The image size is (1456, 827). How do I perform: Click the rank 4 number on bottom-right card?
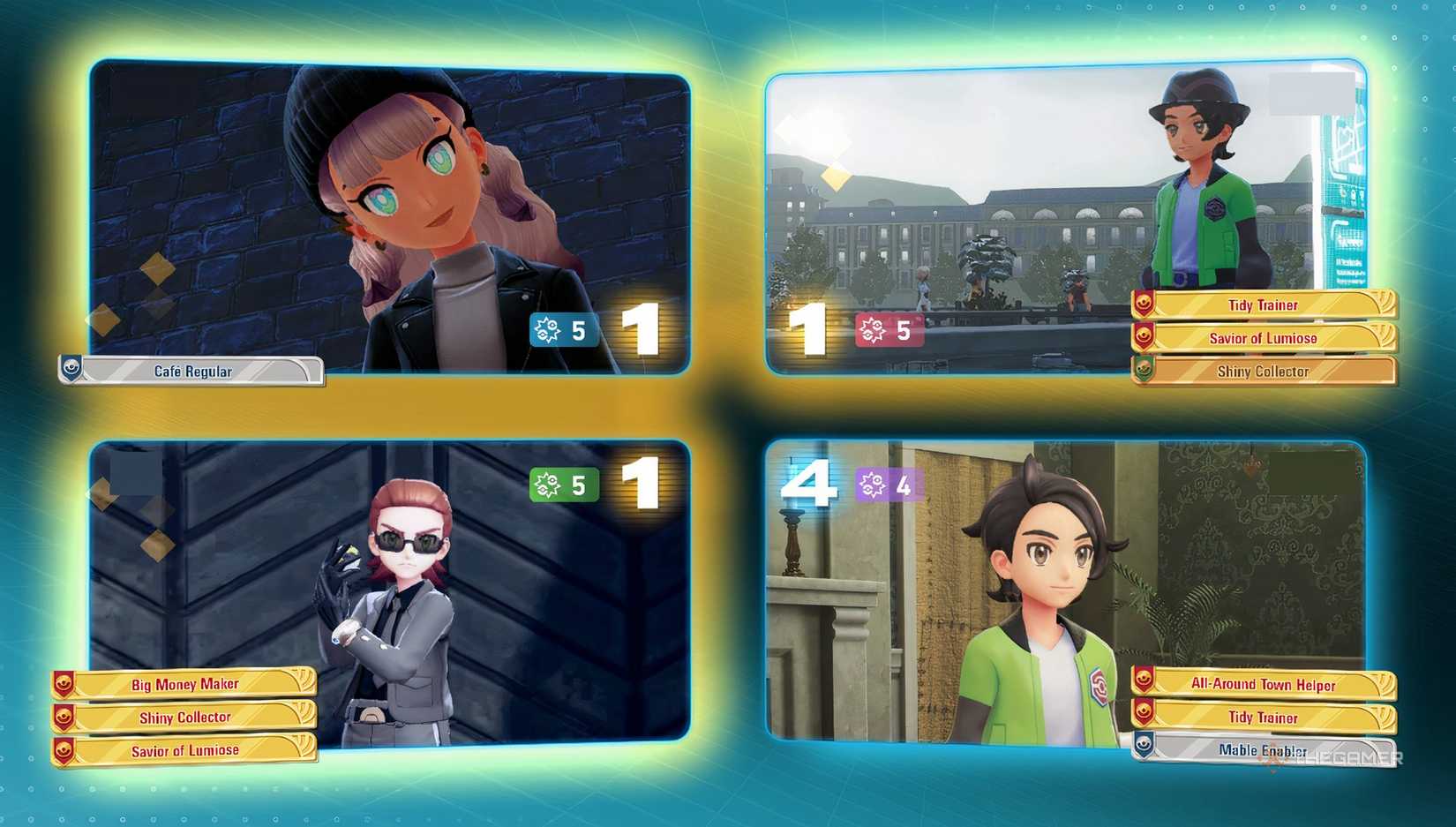[x=813, y=483]
